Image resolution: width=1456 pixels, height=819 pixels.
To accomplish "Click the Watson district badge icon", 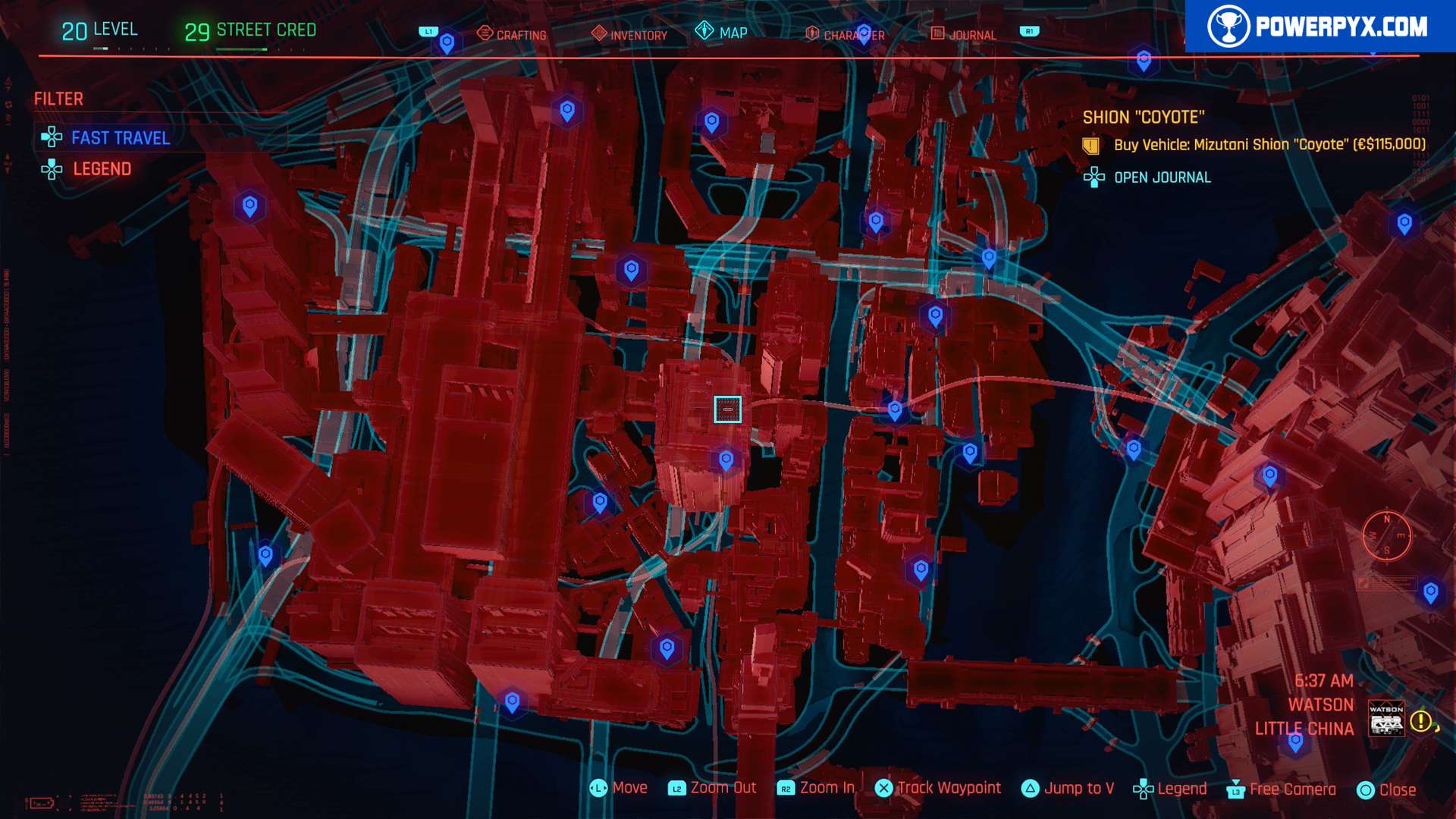I will click(x=1386, y=719).
